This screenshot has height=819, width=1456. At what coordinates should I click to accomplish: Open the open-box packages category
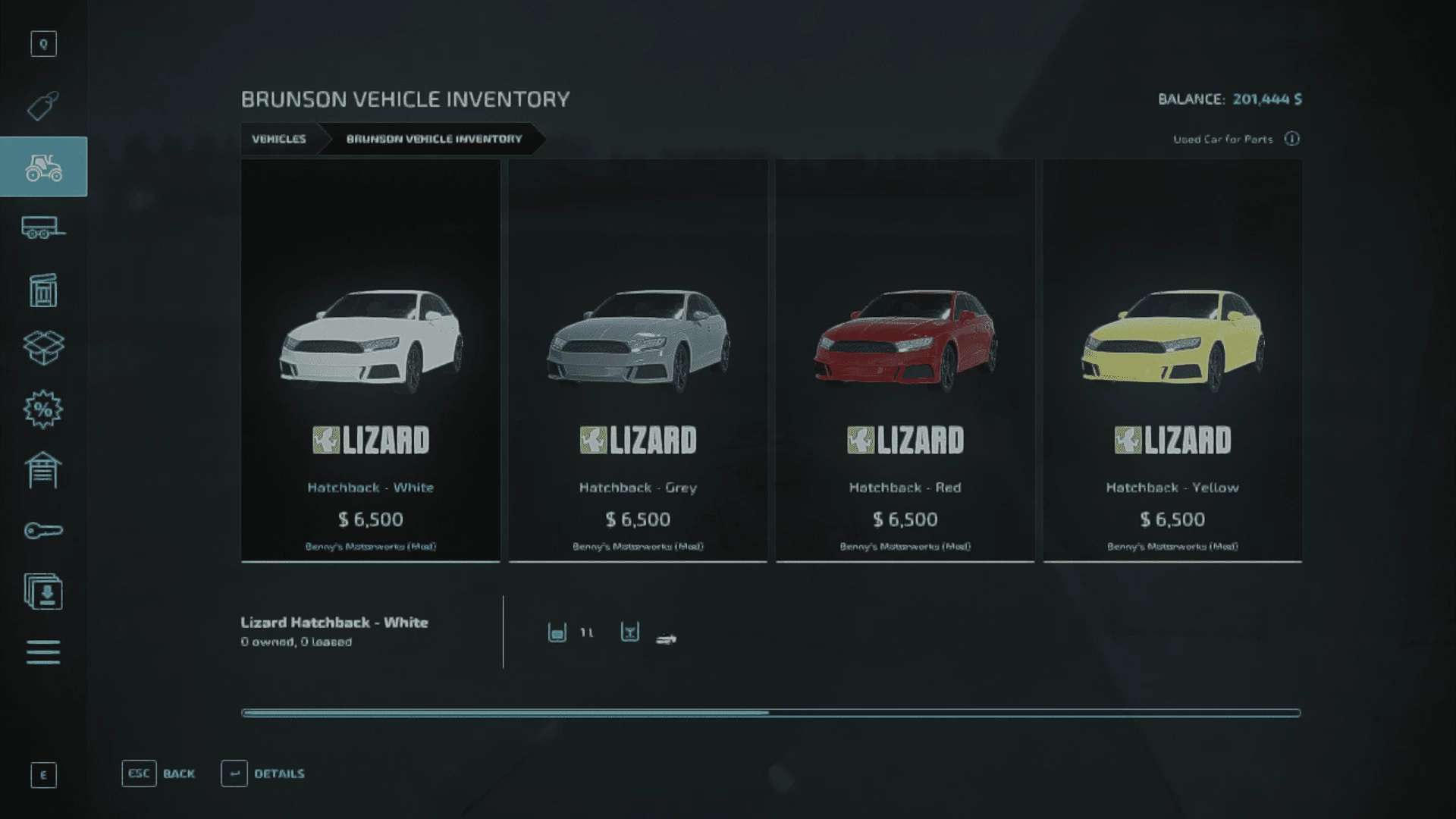43,348
